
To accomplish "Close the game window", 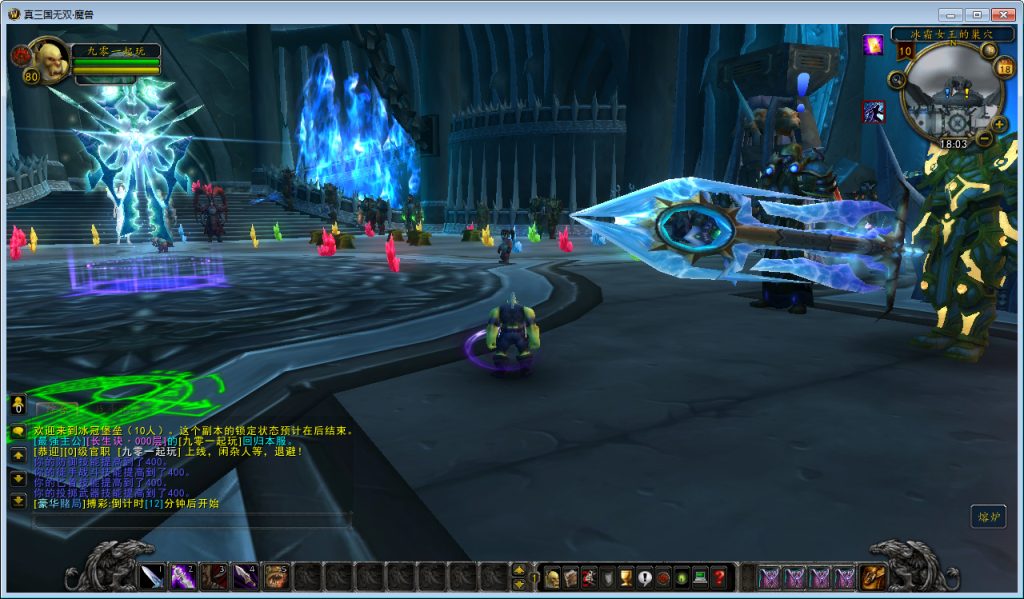I will coord(1001,14).
